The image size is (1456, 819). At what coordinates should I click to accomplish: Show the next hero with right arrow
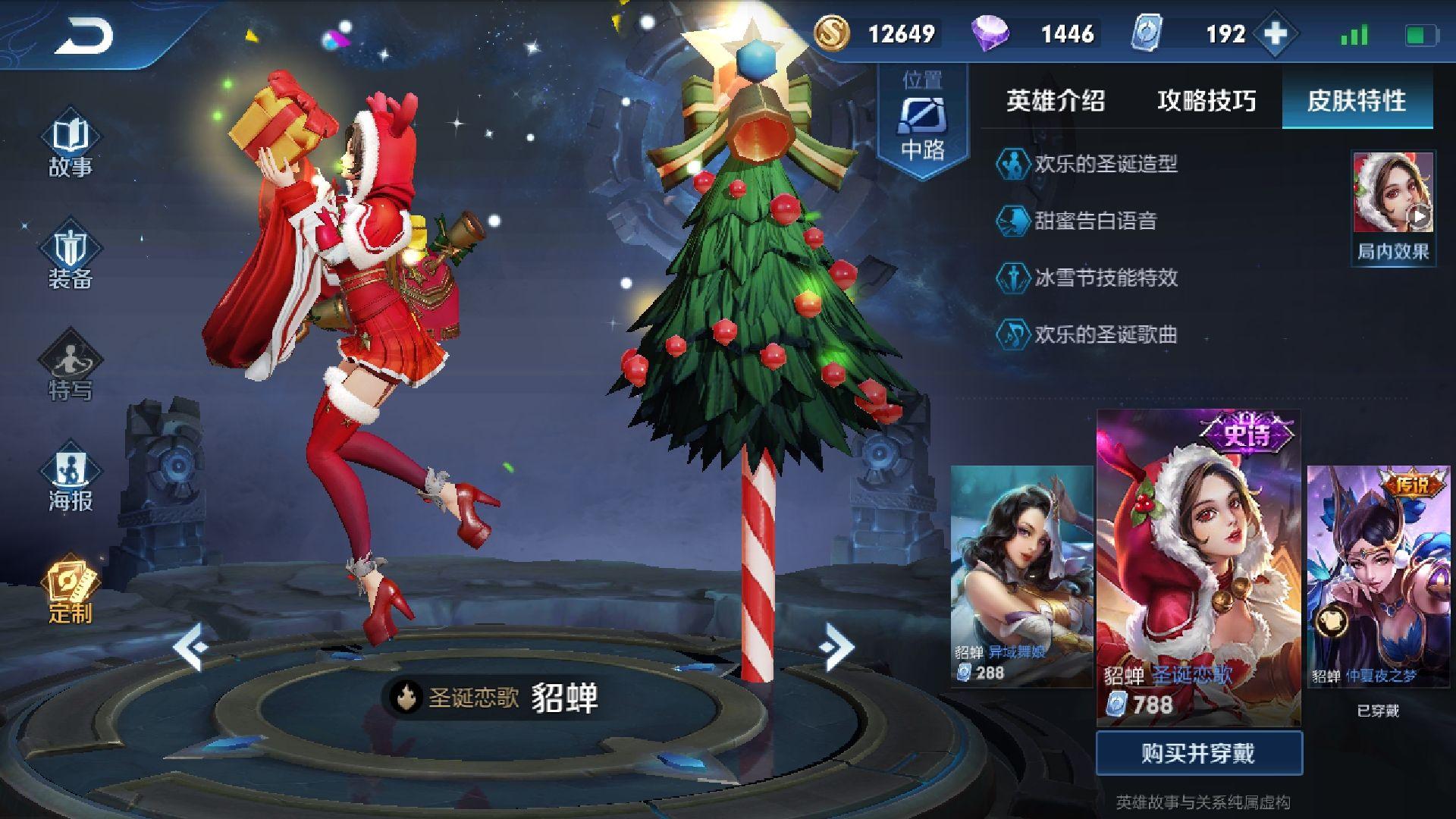tap(836, 647)
